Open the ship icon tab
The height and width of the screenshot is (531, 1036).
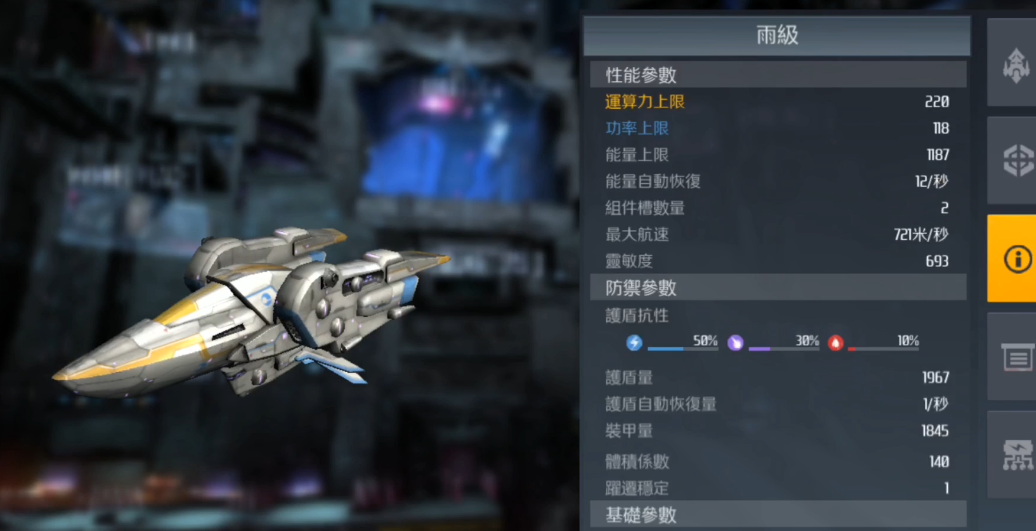pyautogui.click(x=1015, y=64)
